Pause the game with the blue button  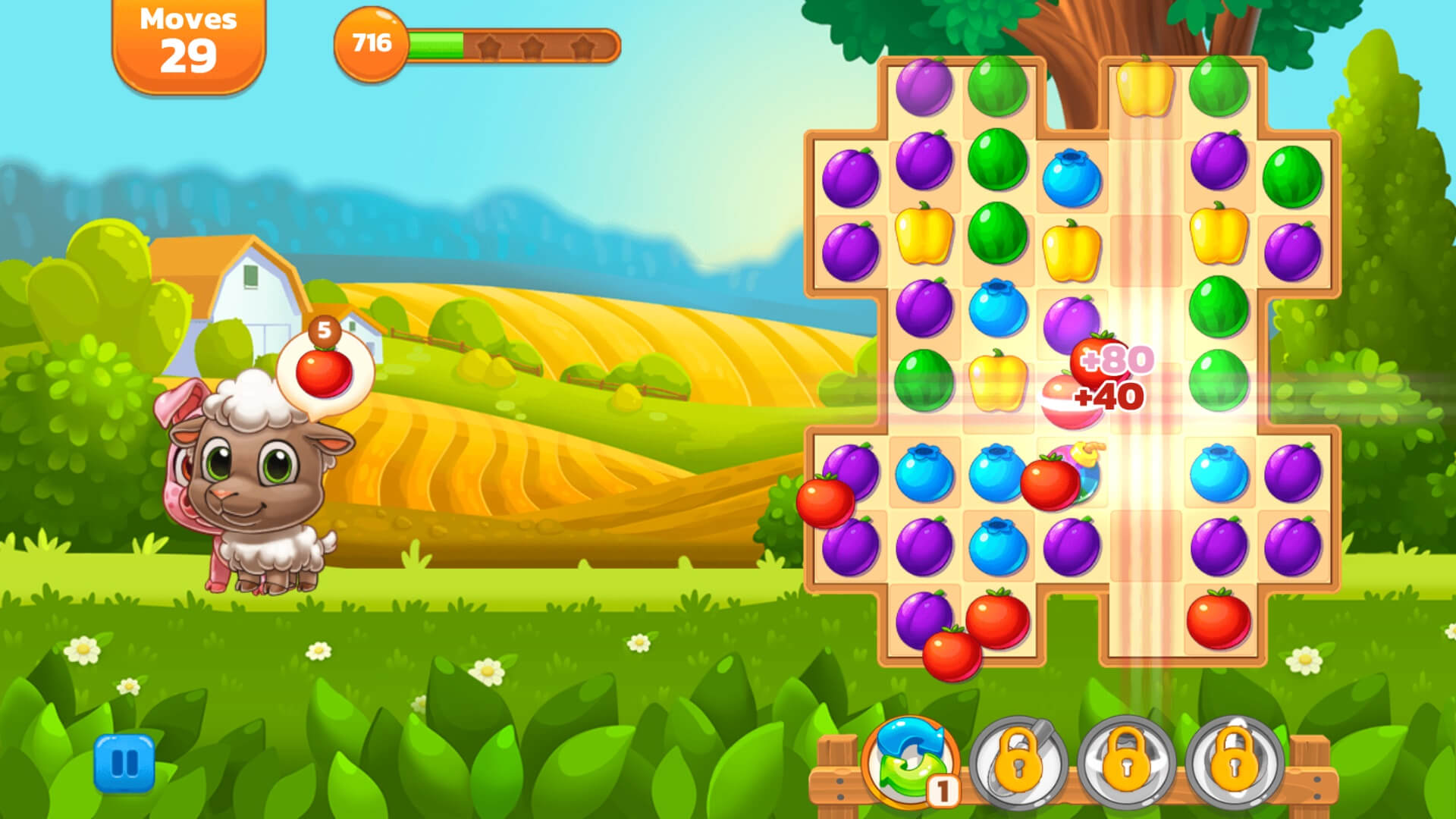tap(124, 763)
